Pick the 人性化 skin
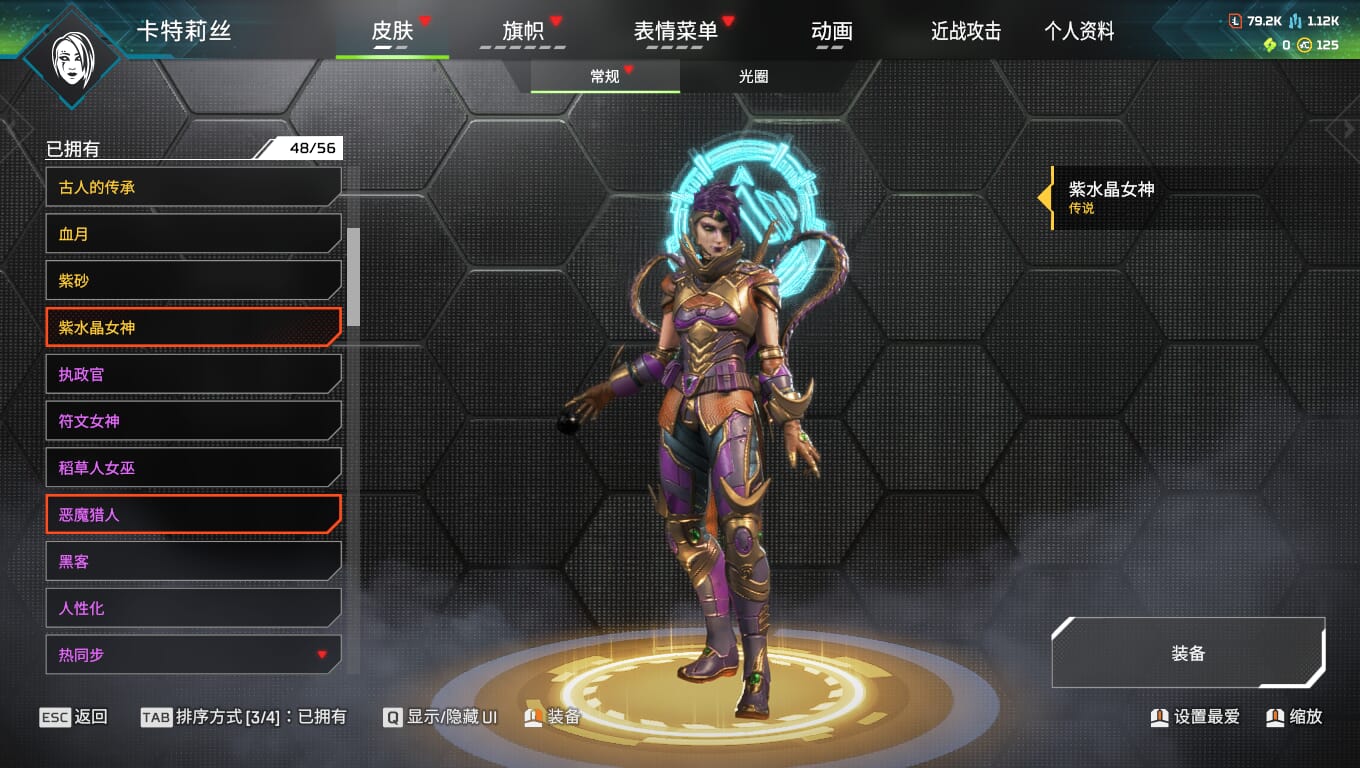The image size is (1360, 768). click(193, 608)
